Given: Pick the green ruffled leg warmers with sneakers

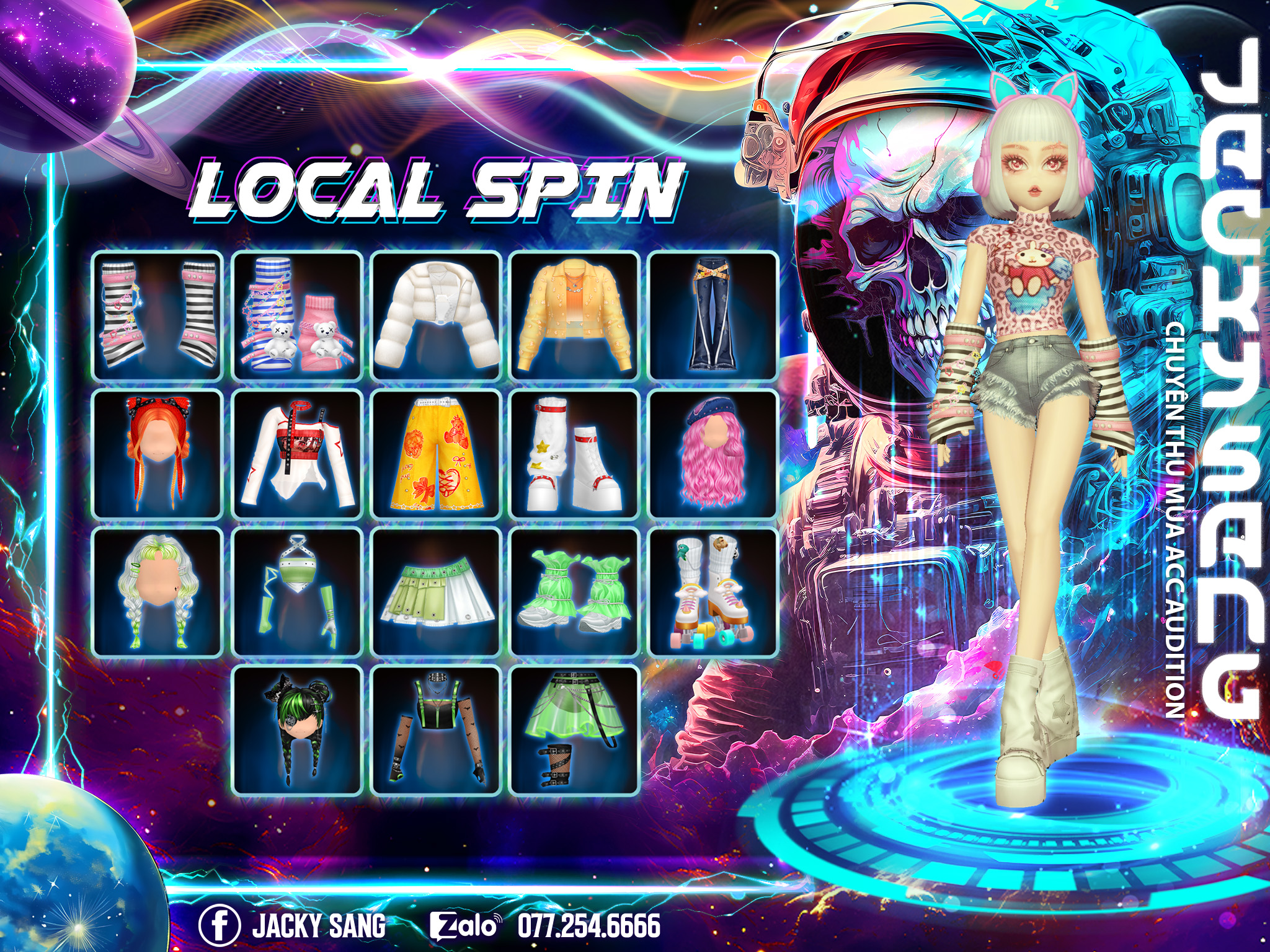Looking at the screenshot, I should pos(575,592).
